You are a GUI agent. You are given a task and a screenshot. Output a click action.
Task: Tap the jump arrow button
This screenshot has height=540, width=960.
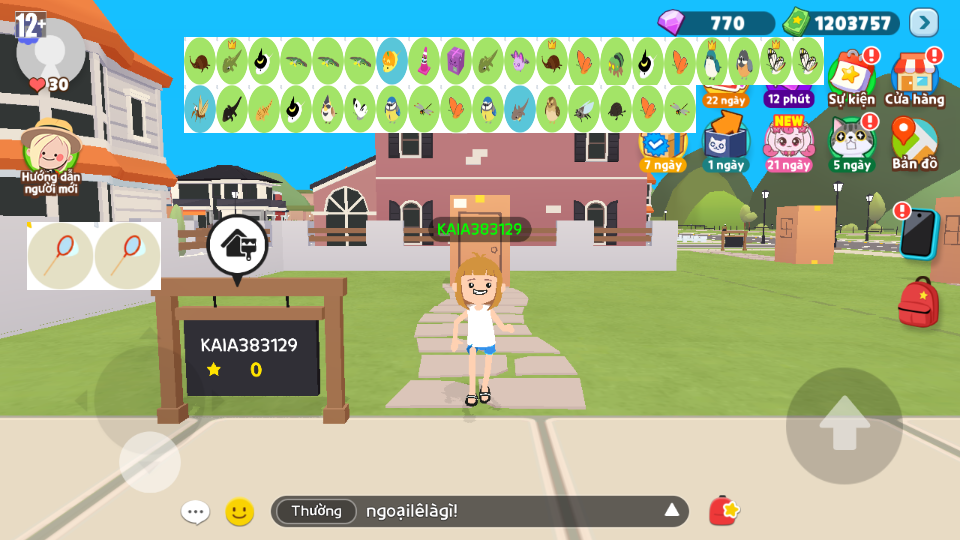[x=844, y=426]
